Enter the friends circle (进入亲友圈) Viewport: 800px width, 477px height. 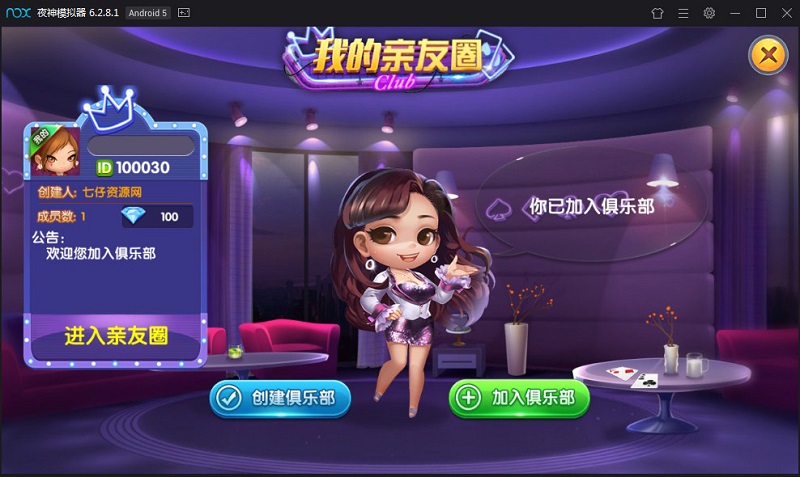116,336
